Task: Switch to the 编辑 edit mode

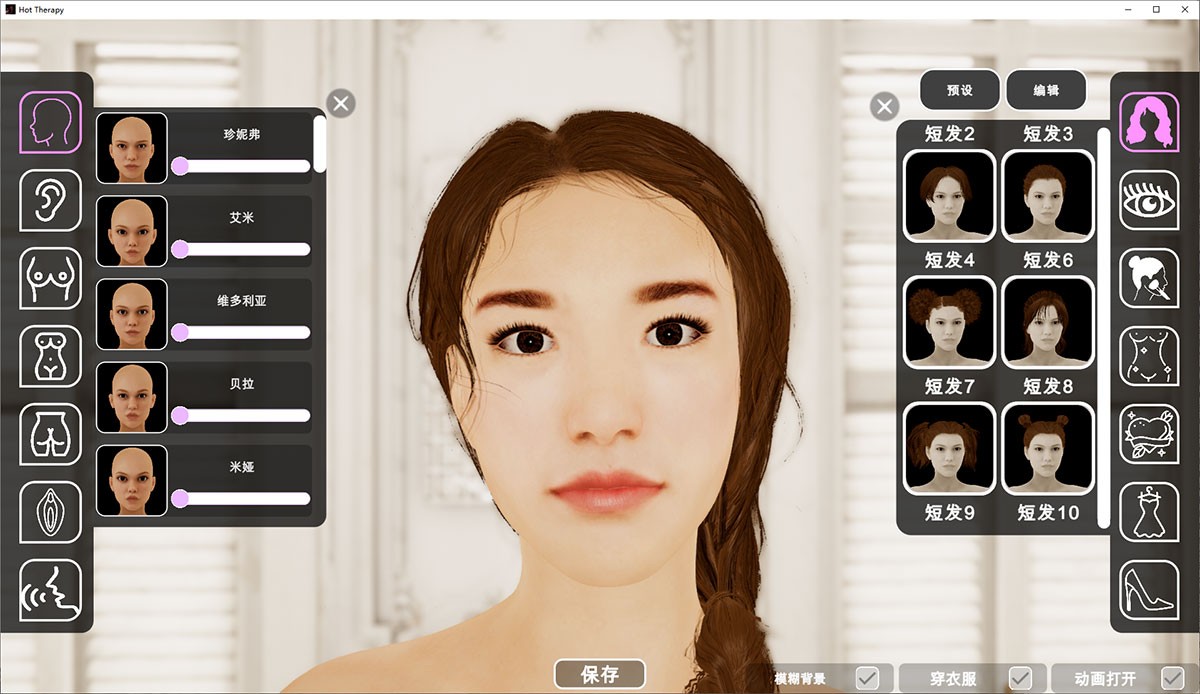Action: (1046, 90)
